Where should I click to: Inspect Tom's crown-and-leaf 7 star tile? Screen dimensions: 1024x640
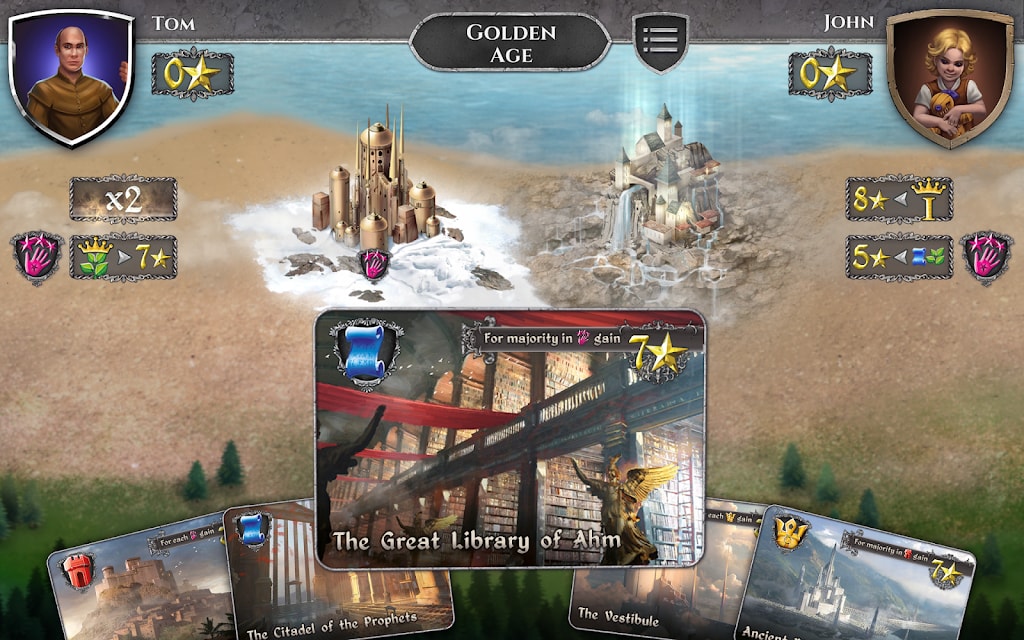(x=123, y=257)
